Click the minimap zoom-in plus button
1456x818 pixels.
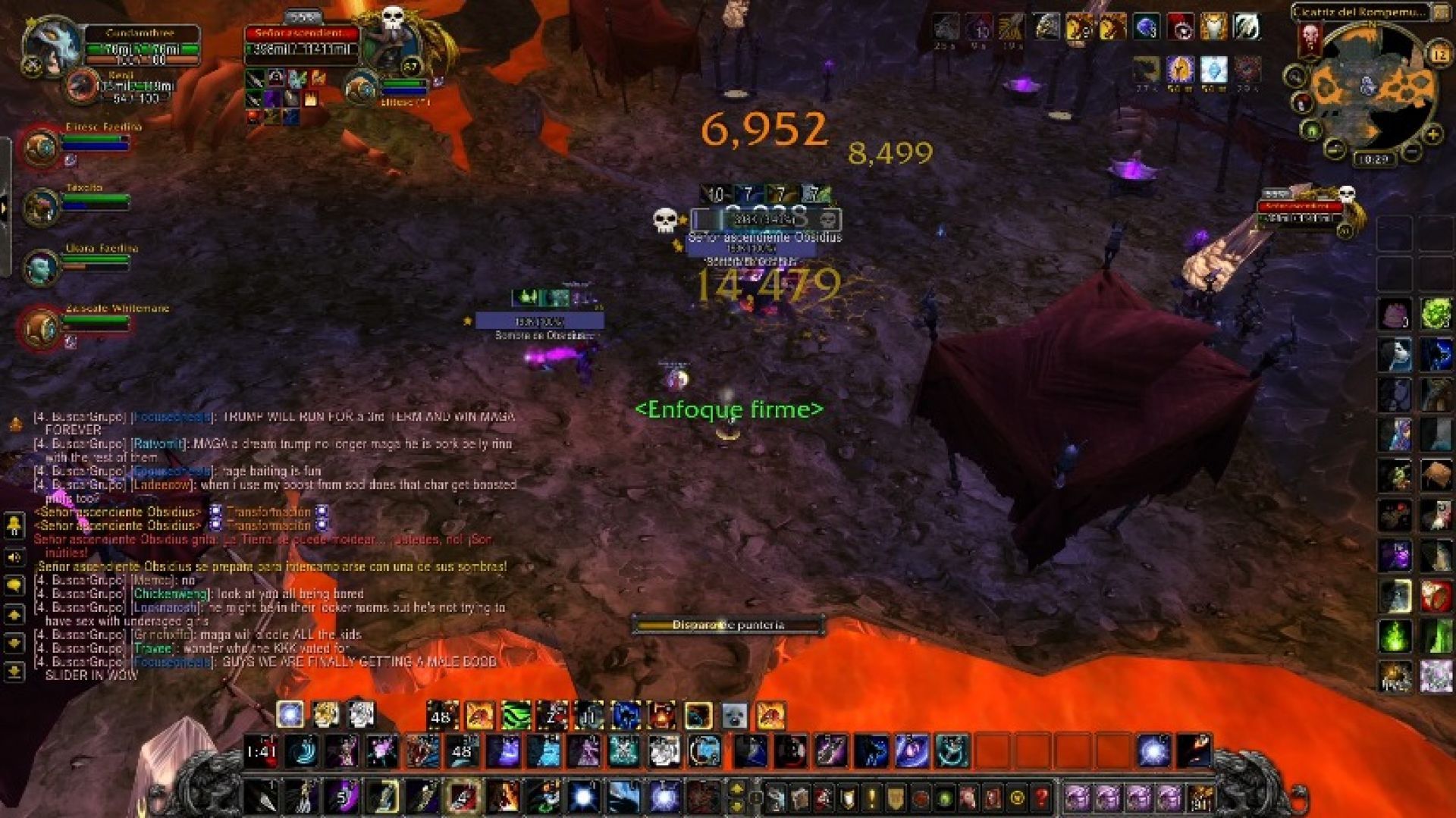tap(1432, 133)
